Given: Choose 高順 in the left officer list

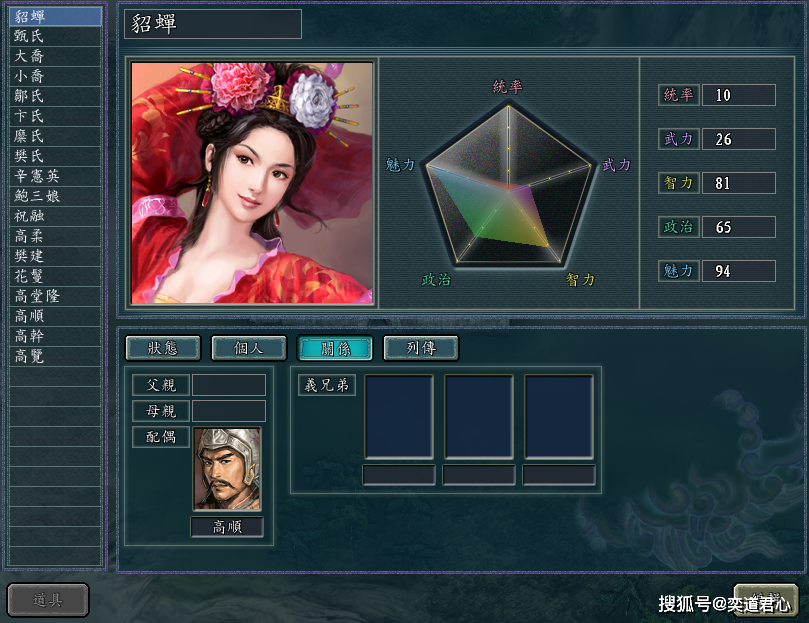Looking at the screenshot, I should (x=55, y=316).
